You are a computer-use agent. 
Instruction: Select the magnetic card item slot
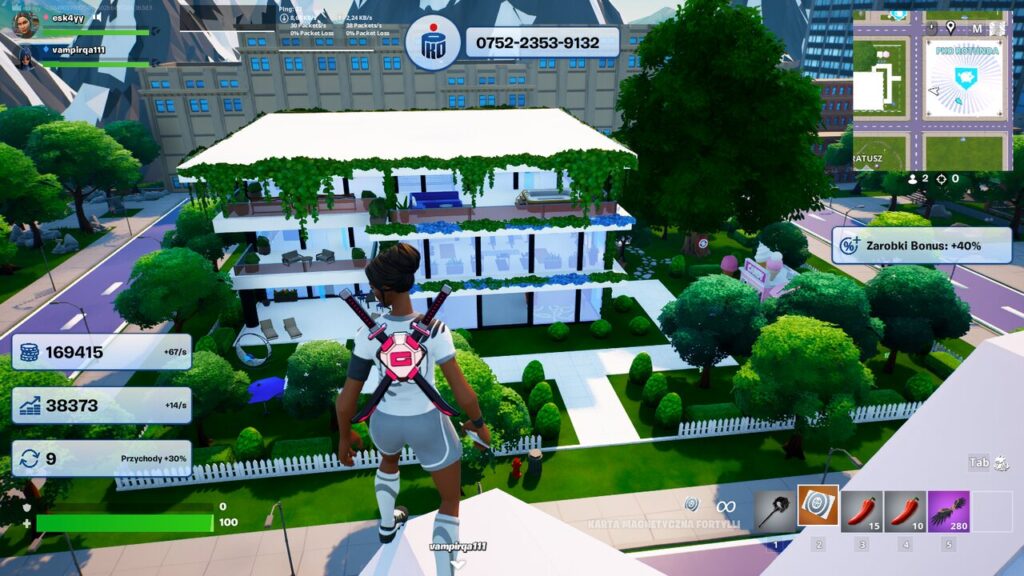point(818,507)
